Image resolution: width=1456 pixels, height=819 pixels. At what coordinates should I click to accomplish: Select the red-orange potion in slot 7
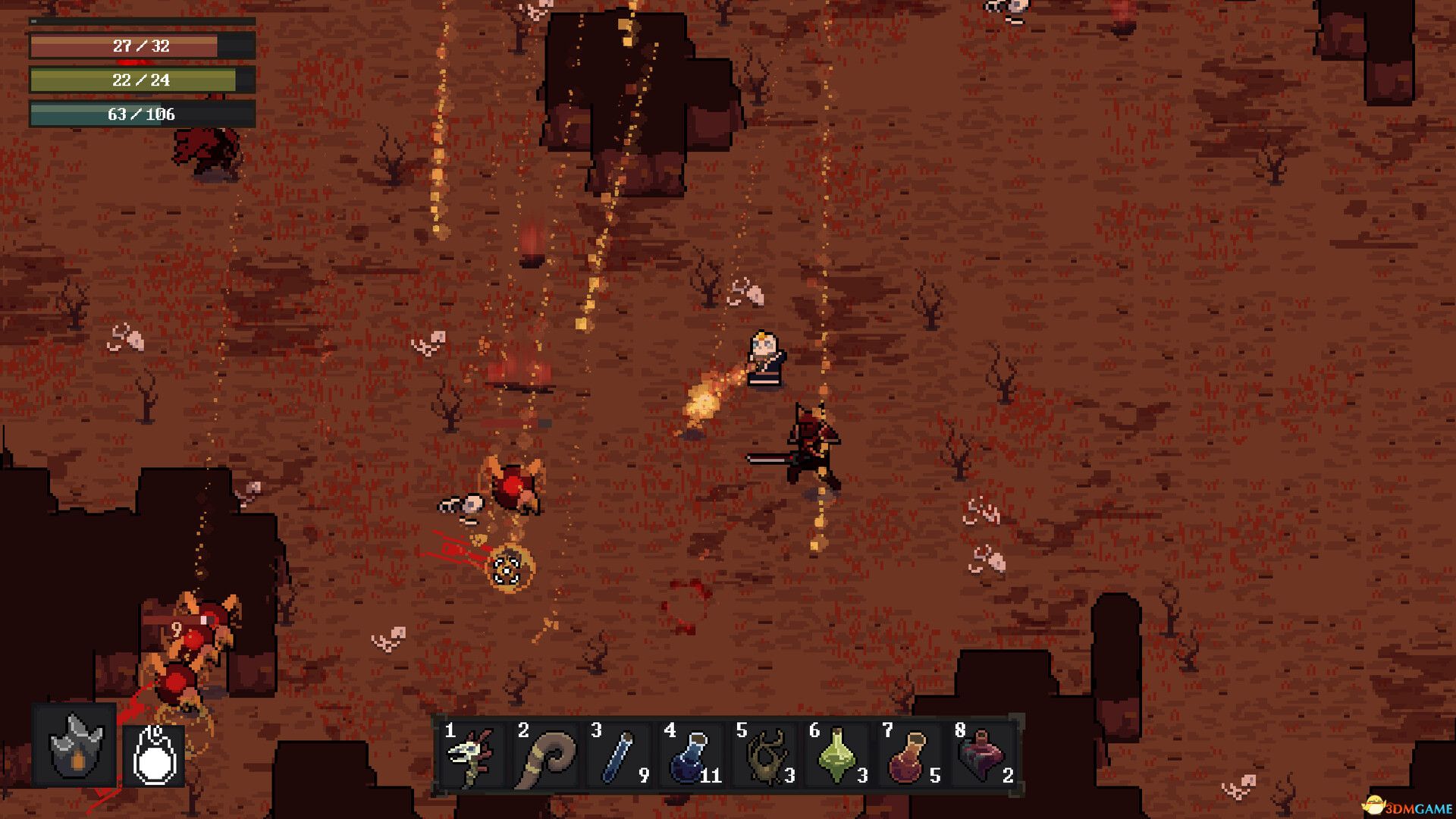908,755
